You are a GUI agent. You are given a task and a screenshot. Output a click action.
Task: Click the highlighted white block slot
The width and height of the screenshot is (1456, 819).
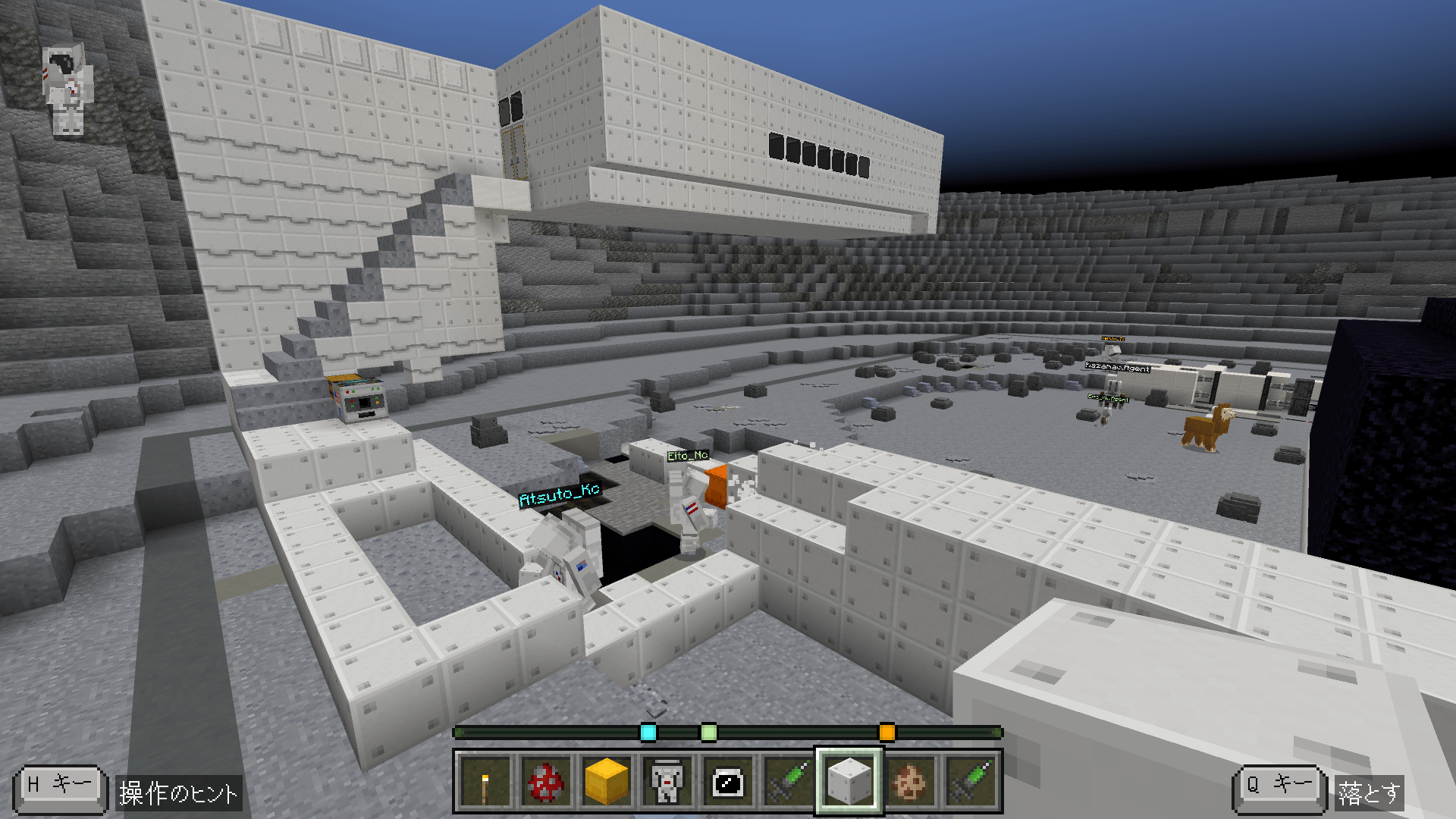pyautogui.click(x=849, y=781)
